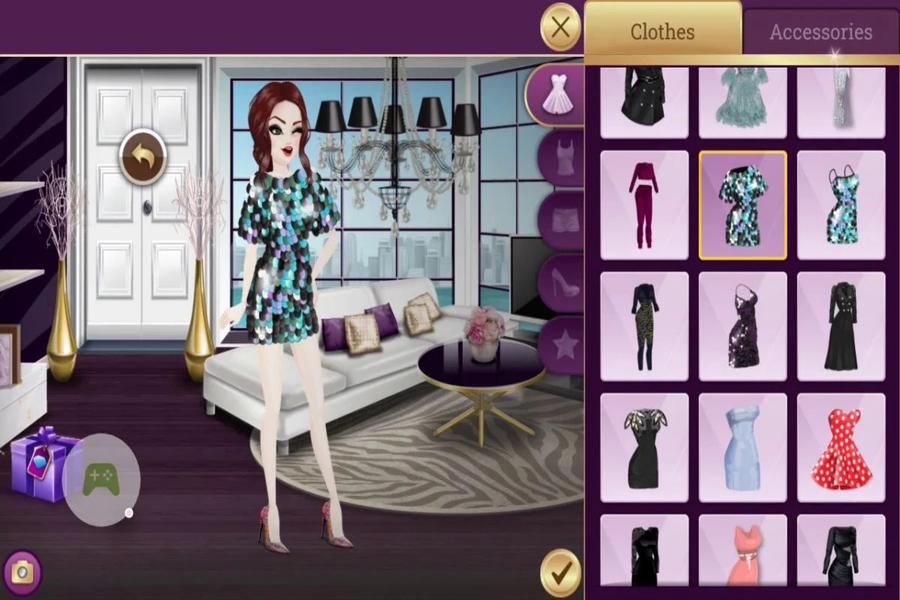Confirm outfit with the gold checkmark
Image resolution: width=900 pixels, height=600 pixels.
[560, 573]
